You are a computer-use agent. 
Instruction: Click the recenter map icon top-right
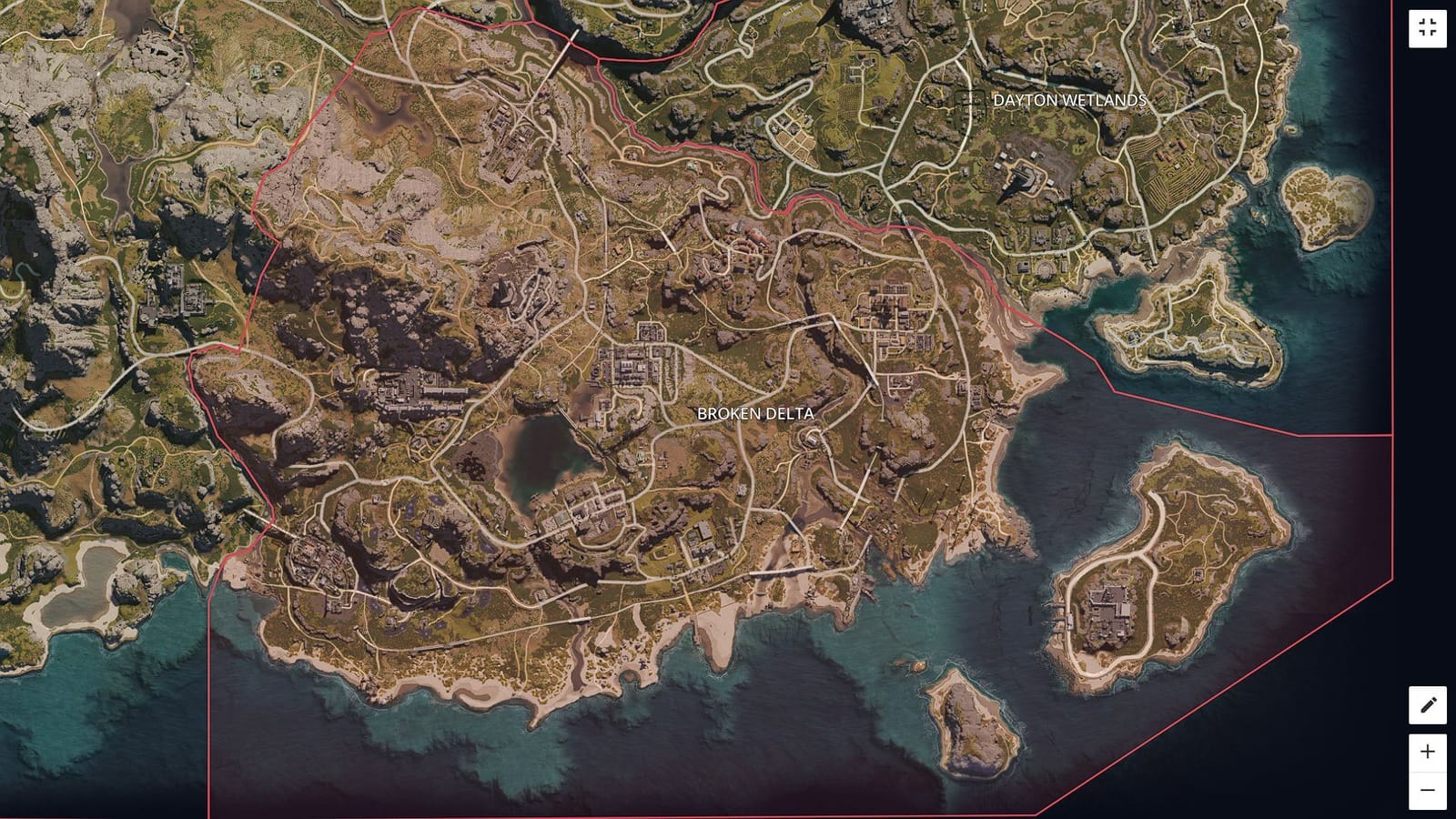click(1427, 27)
